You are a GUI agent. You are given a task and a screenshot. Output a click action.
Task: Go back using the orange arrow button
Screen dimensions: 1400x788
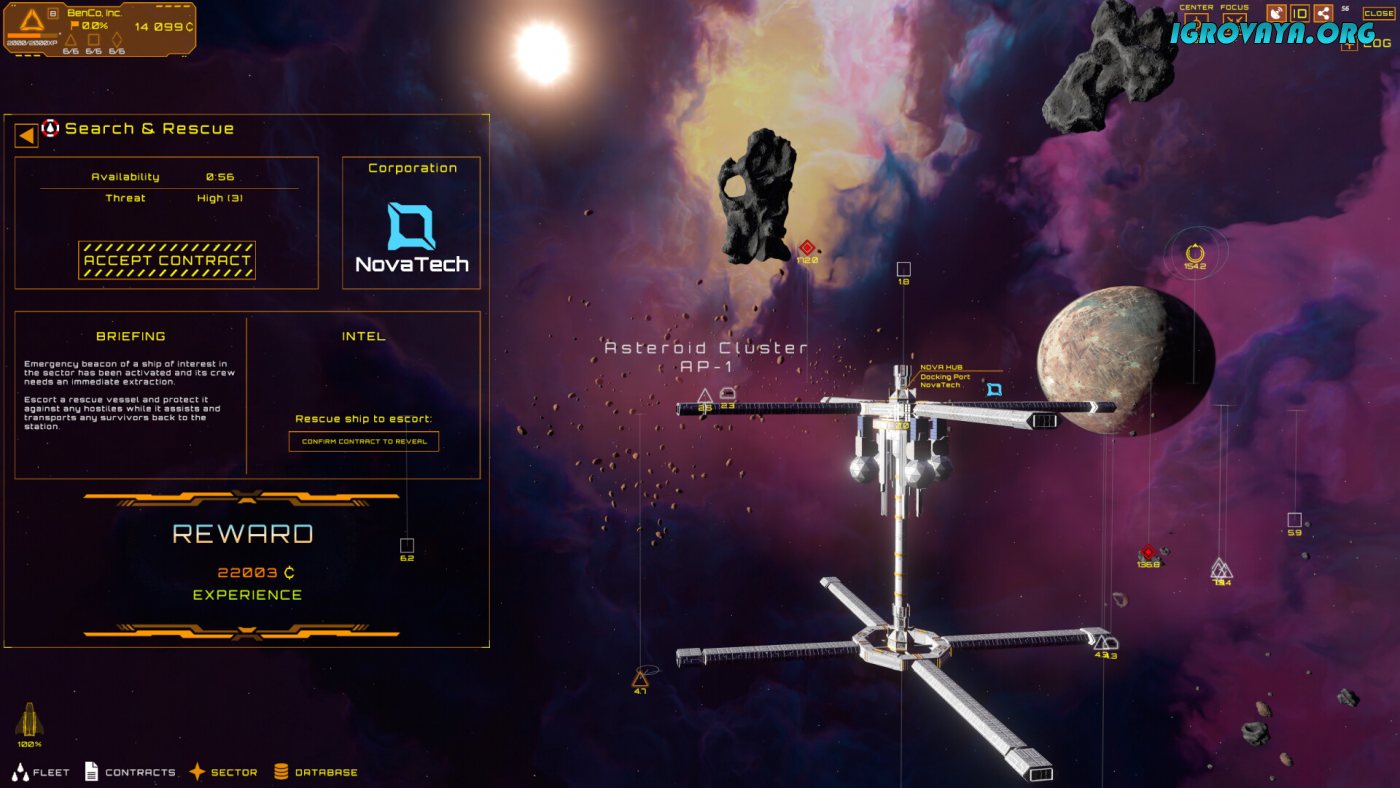click(26, 134)
